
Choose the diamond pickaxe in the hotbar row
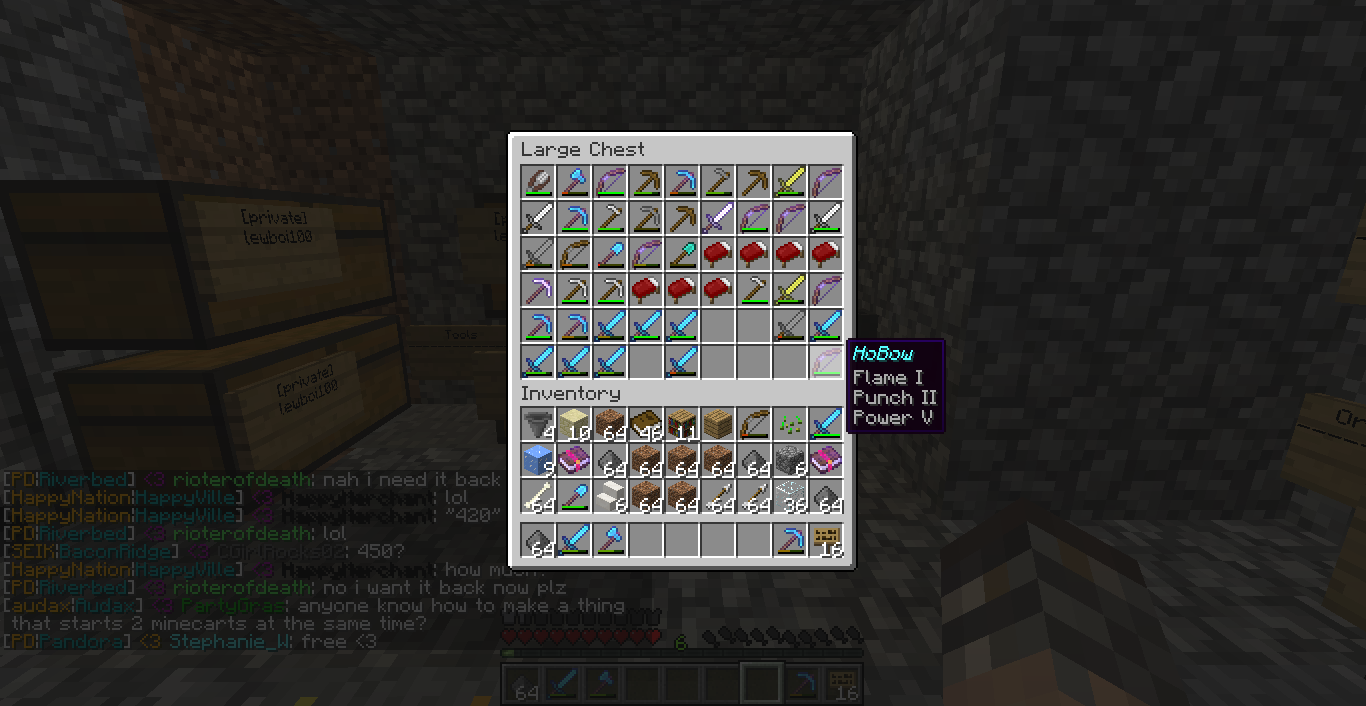coord(790,542)
